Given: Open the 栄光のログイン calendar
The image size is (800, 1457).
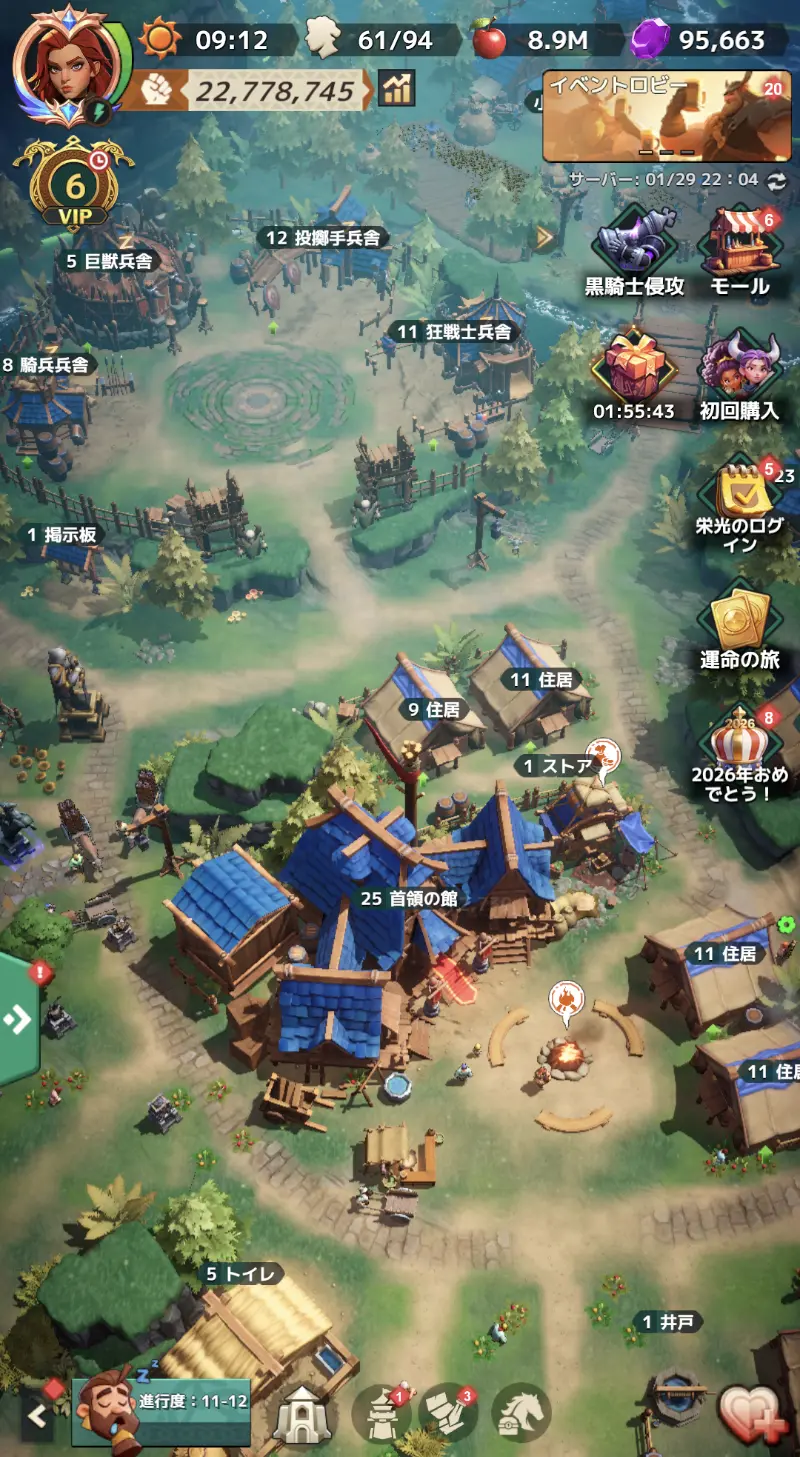Looking at the screenshot, I should click(x=741, y=500).
